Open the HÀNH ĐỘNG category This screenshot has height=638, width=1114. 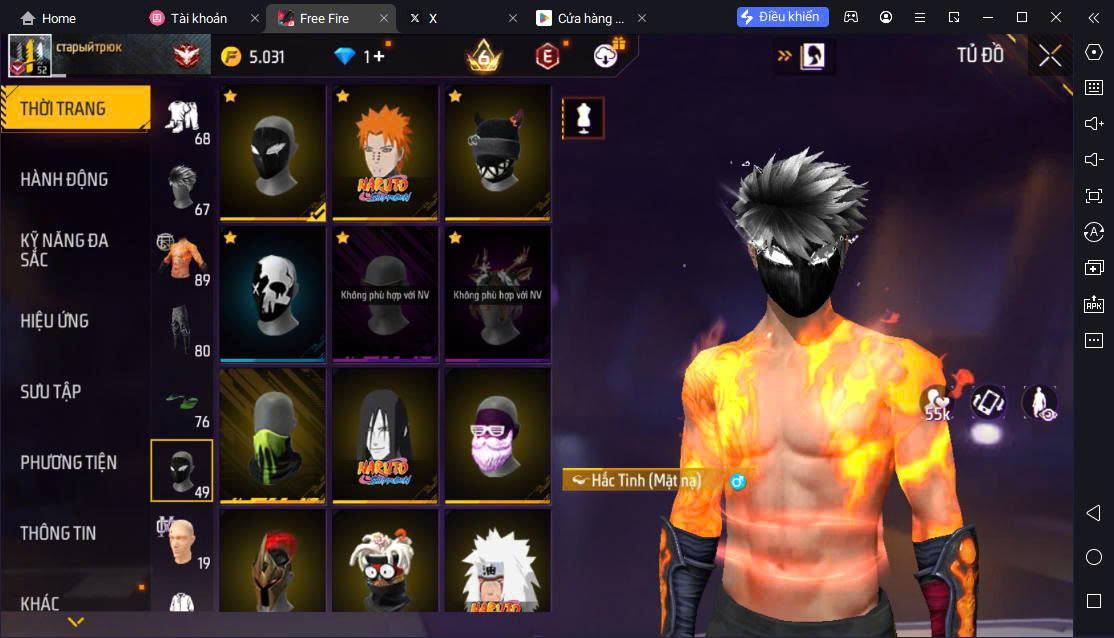(x=64, y=180)
